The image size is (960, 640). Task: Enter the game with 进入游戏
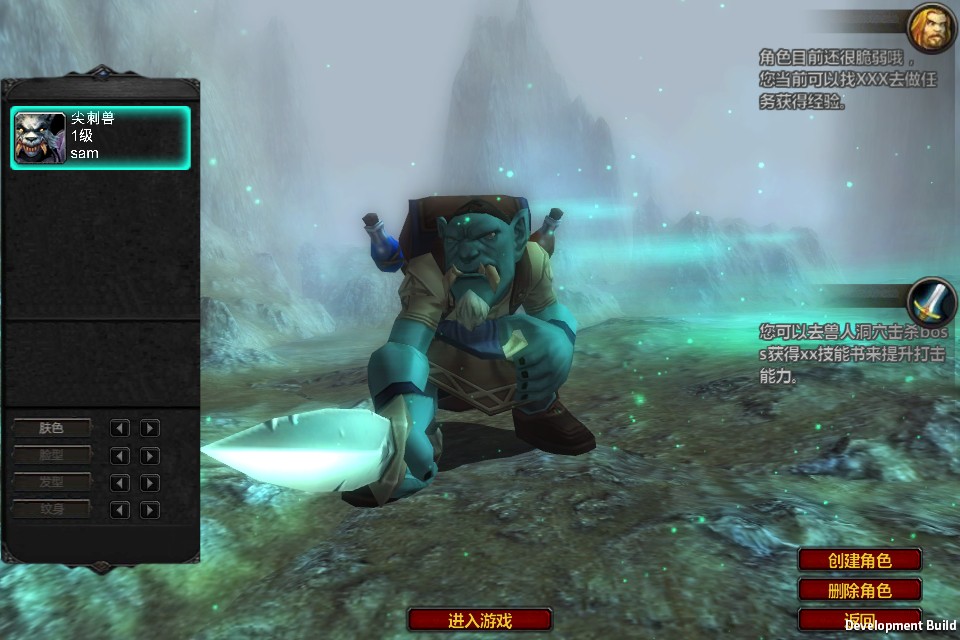480,620
